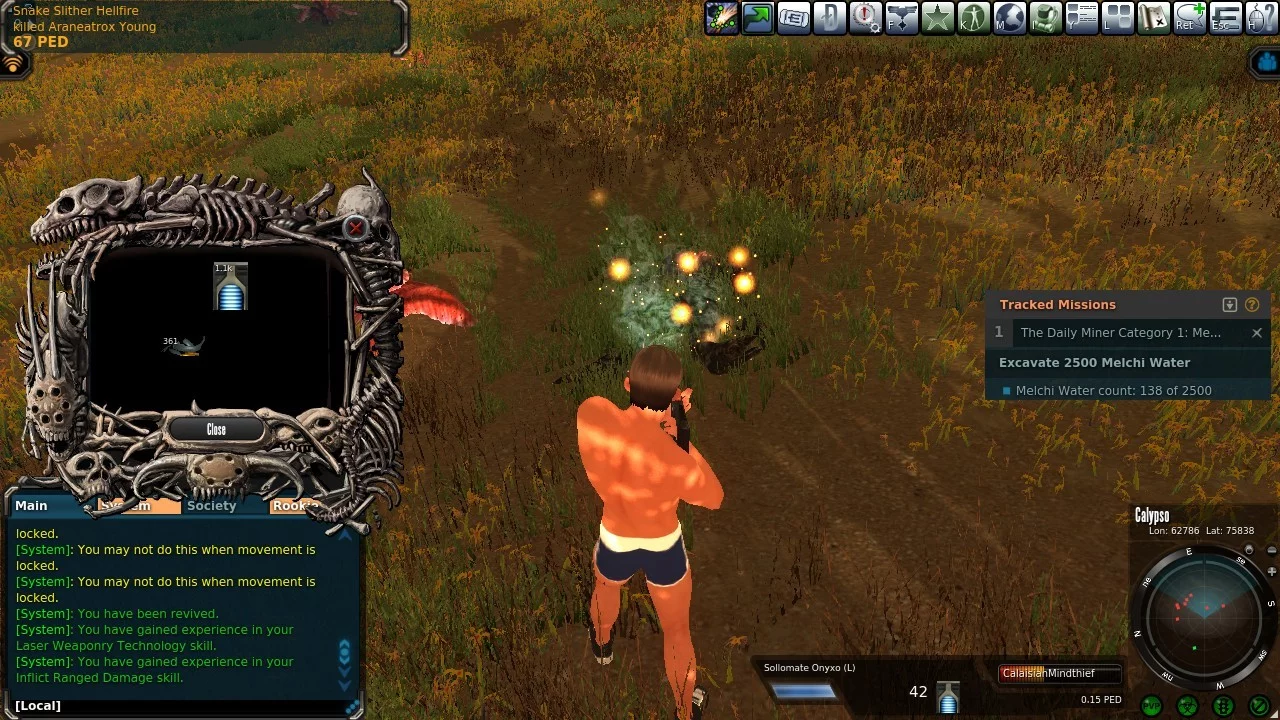Toggle the green PVP button below radar

(x=1151, y=705)
